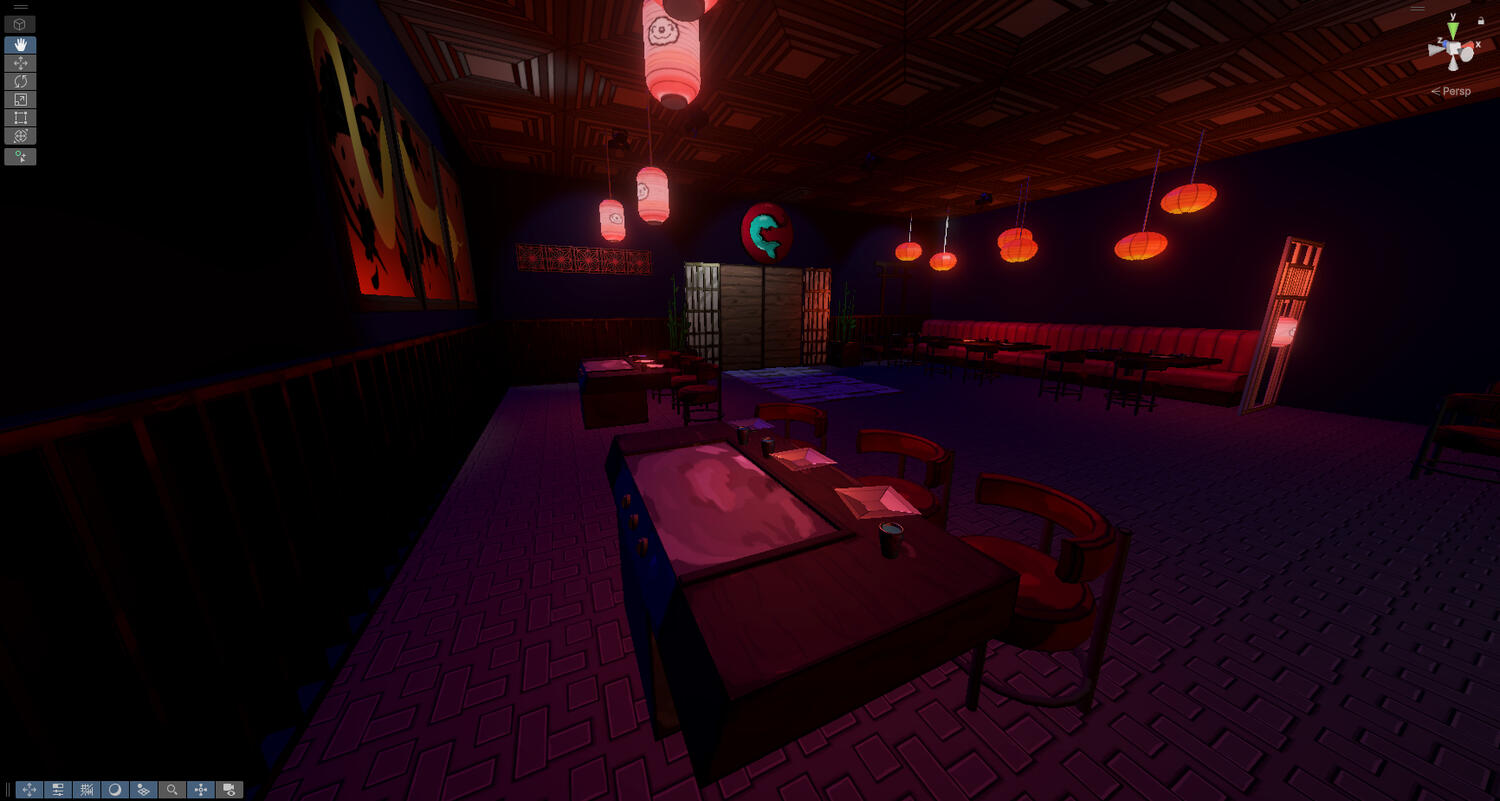The width and height of the screenshot is (1500, 801).
Task: Toggle the grid visibility button
Action: (x=87, y=789)
